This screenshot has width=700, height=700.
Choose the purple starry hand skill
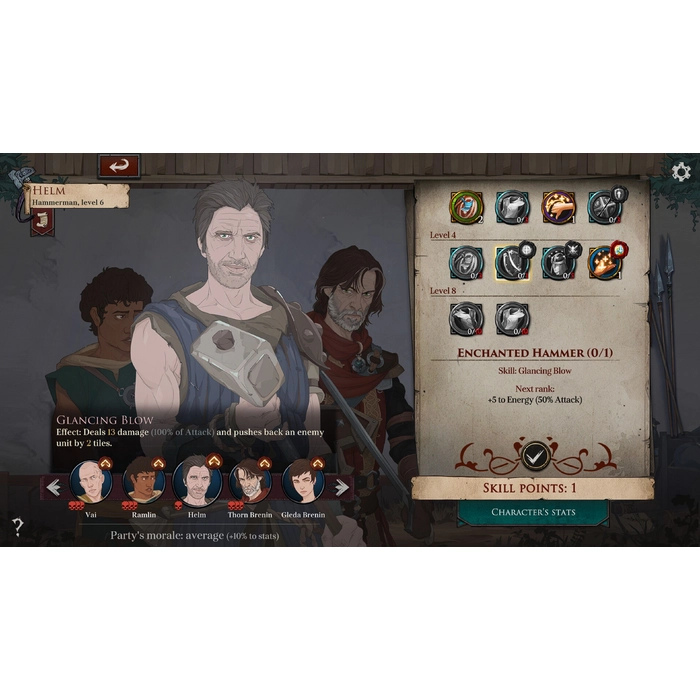pyautogui.click(x=558, y=207)
